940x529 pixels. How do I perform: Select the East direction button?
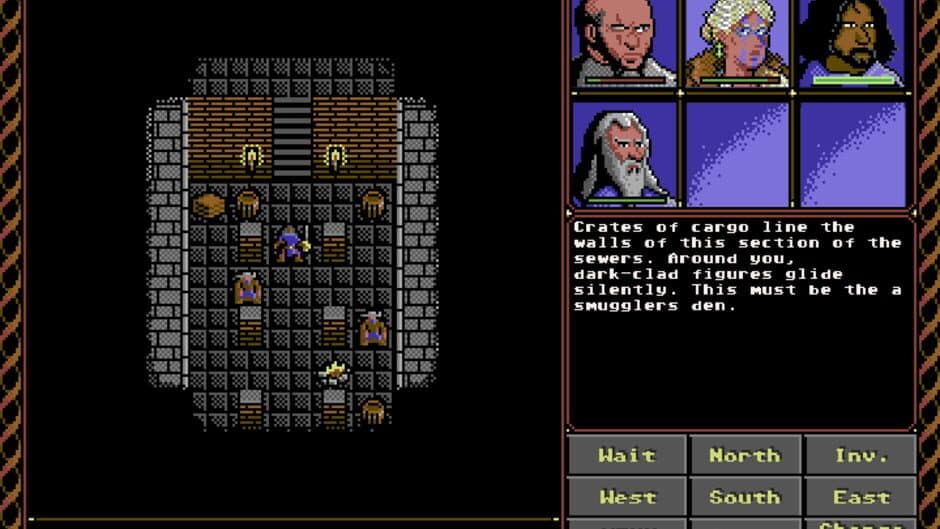pyautogui.click(x=861, y=497)
